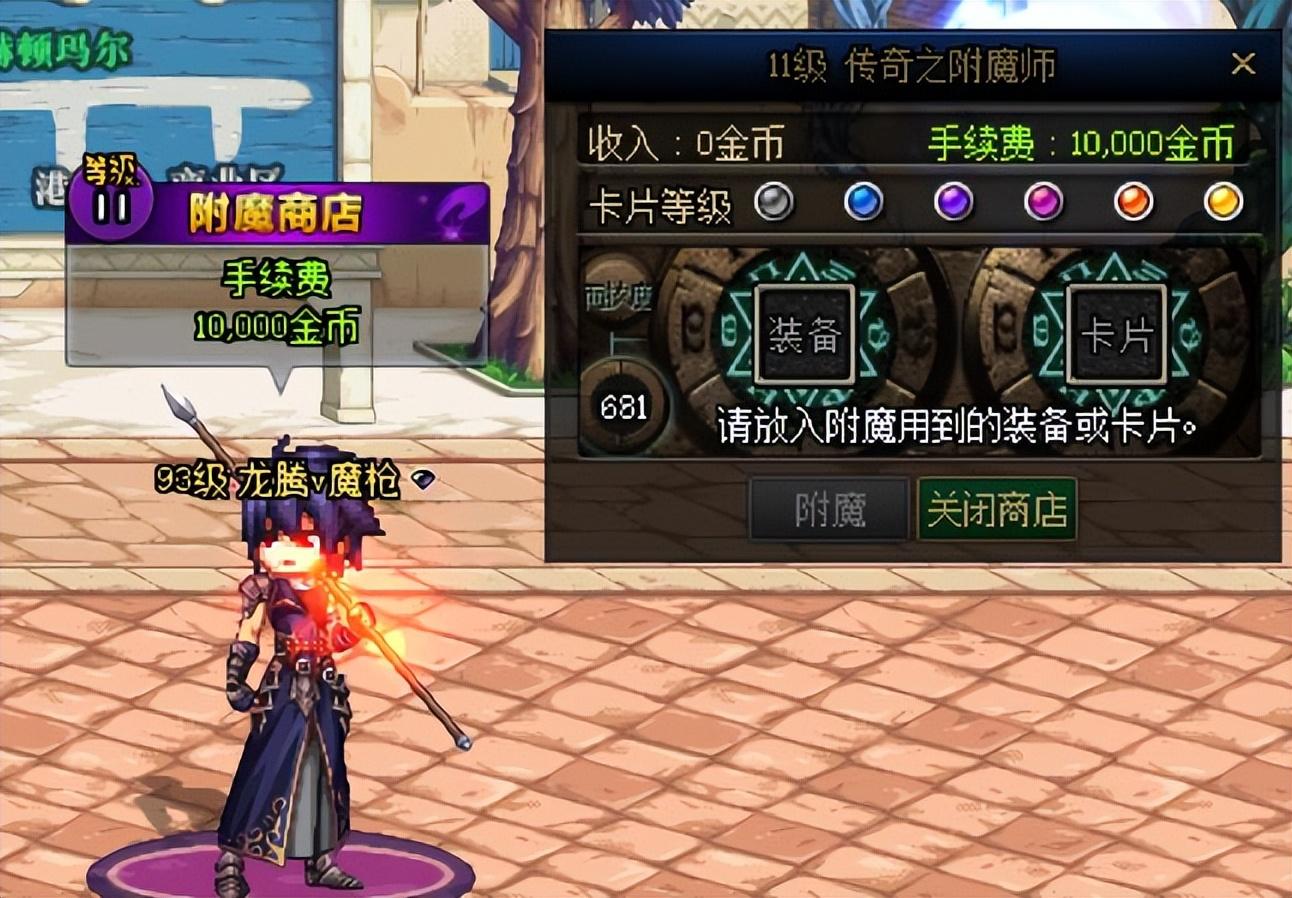Click the small gem icon after 龙腾v魔枪 name

[424, 480]
